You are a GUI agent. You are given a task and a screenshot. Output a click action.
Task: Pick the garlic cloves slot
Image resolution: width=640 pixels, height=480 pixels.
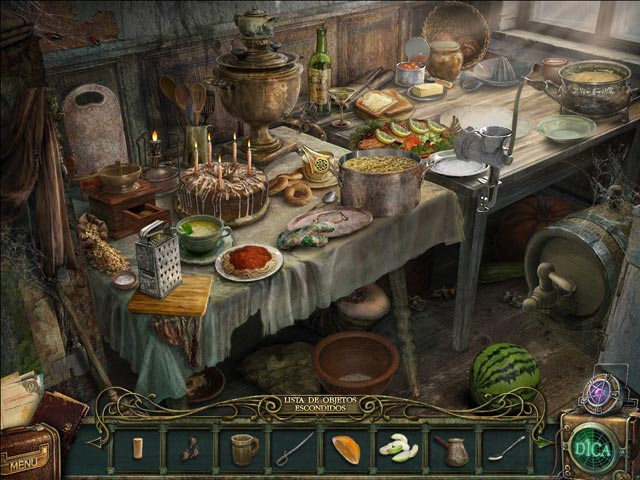[397, 449]
